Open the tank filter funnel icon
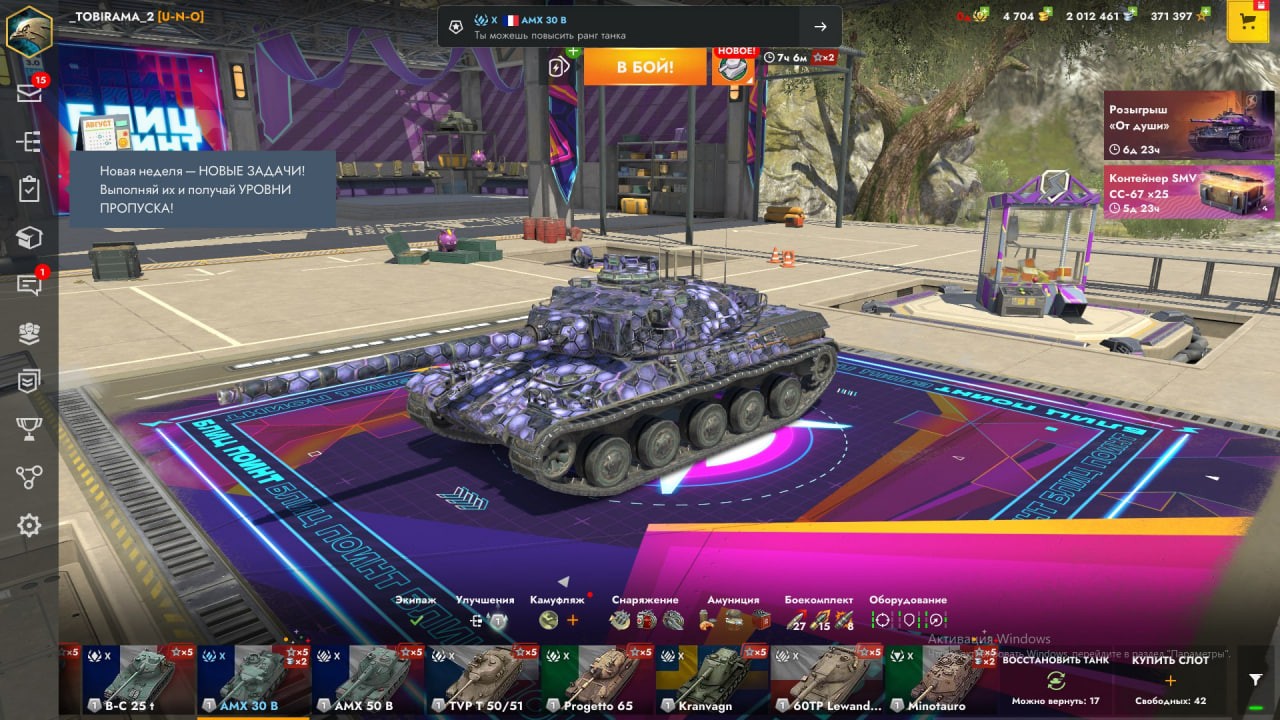Viewport: 1280px width, 720px height. (x=1256, y=680)
